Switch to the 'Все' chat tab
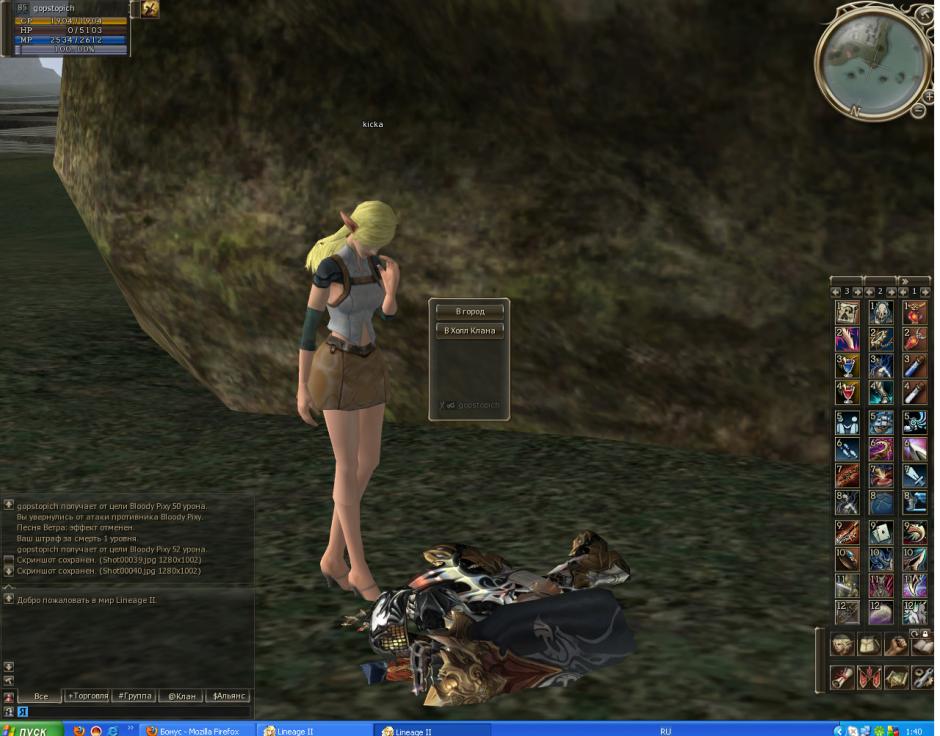This screenshot has width=940, height=736. [40, 695]
